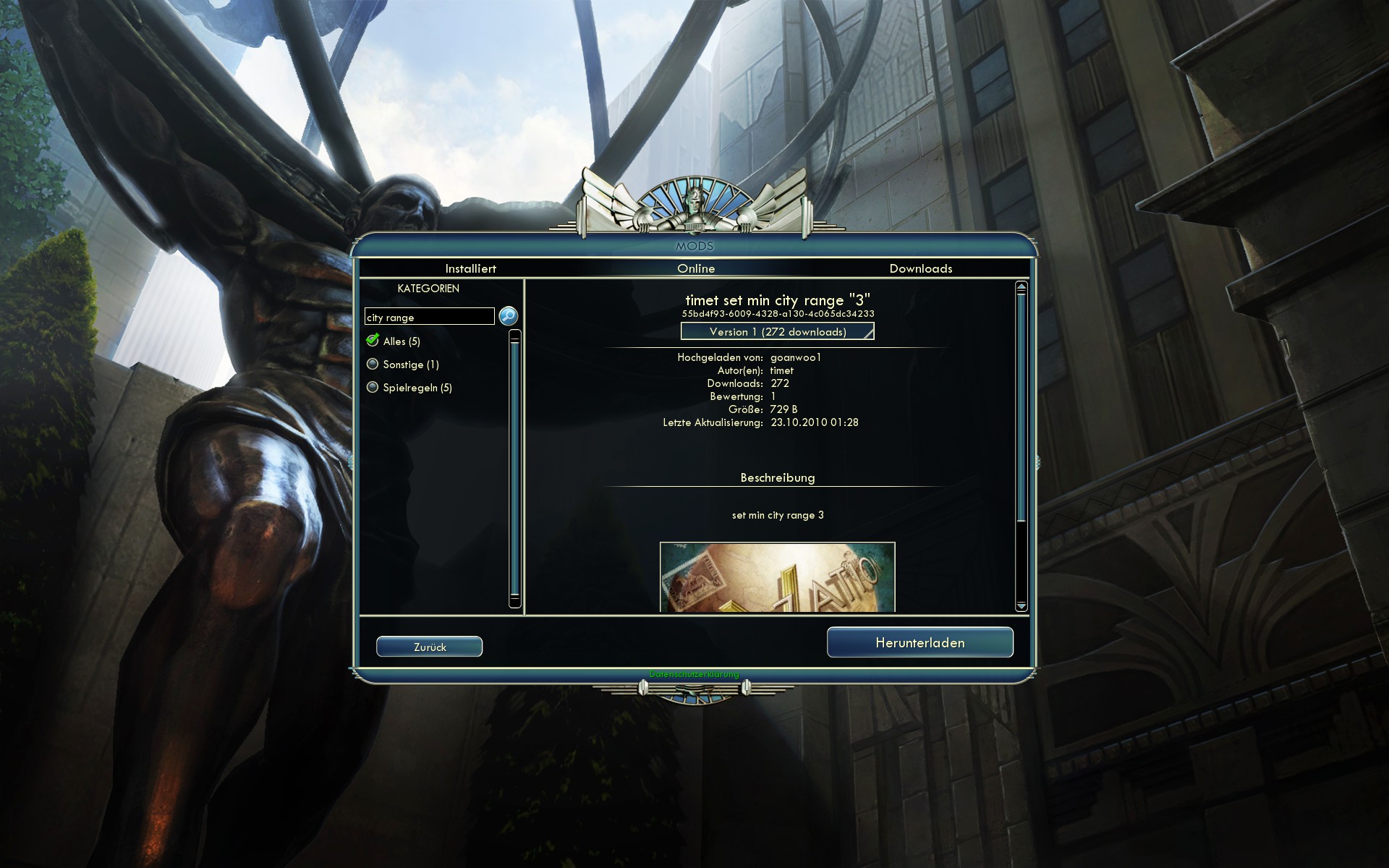The width and height of the screenshot is (1389, 868).
Task: Click the city range search field
Action: coord(429,317)
